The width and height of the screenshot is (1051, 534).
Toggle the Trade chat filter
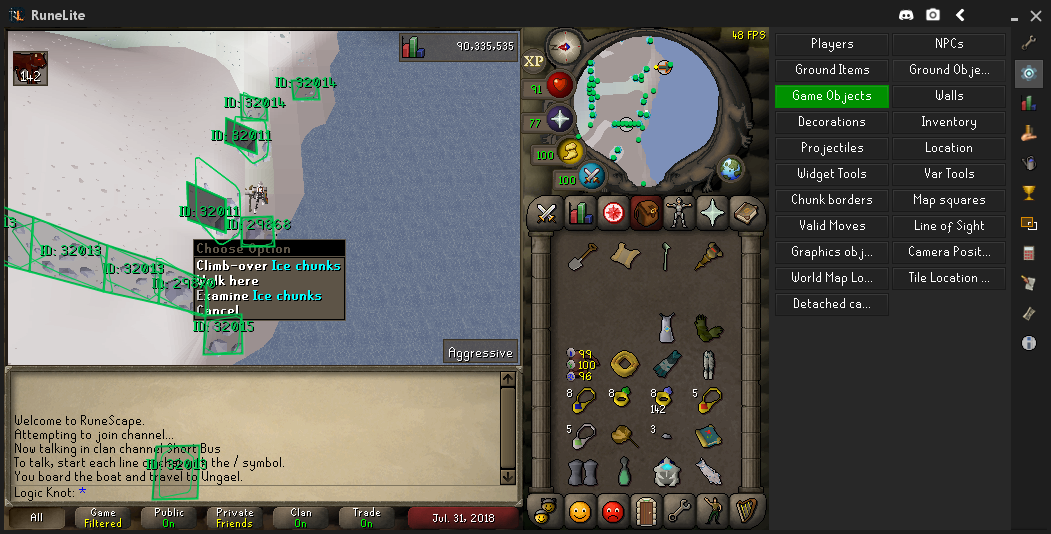click(x=366, y=518)
